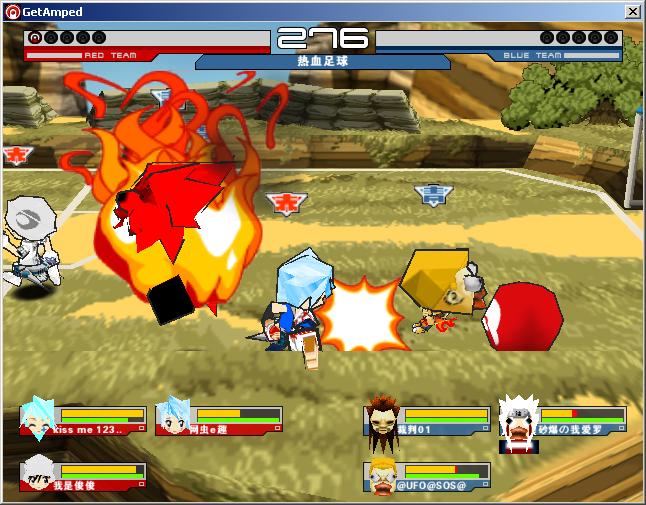646x505 pixels.
Task: Close the GetAmped window
Action: click(632, 11)
